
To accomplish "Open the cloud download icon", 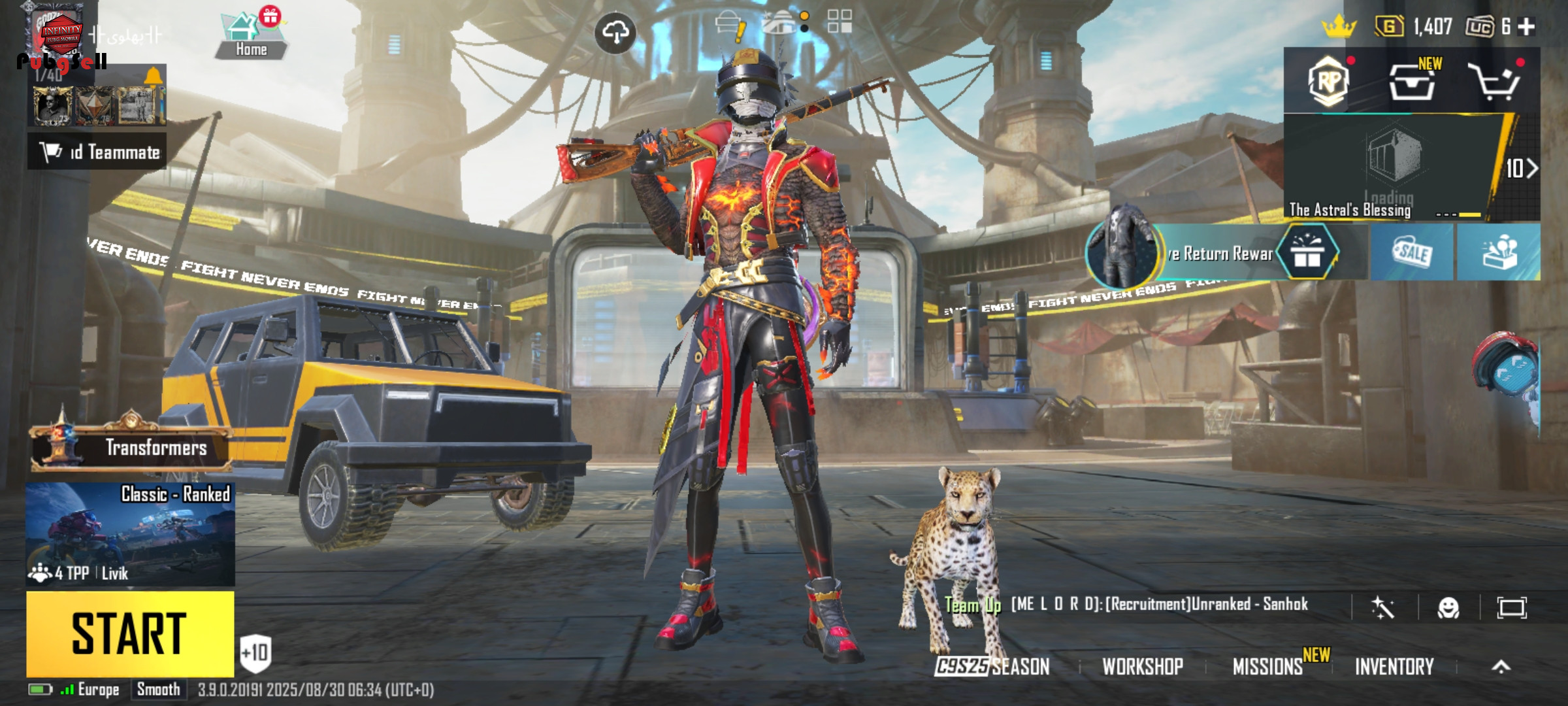I will (x=615, y=32).
